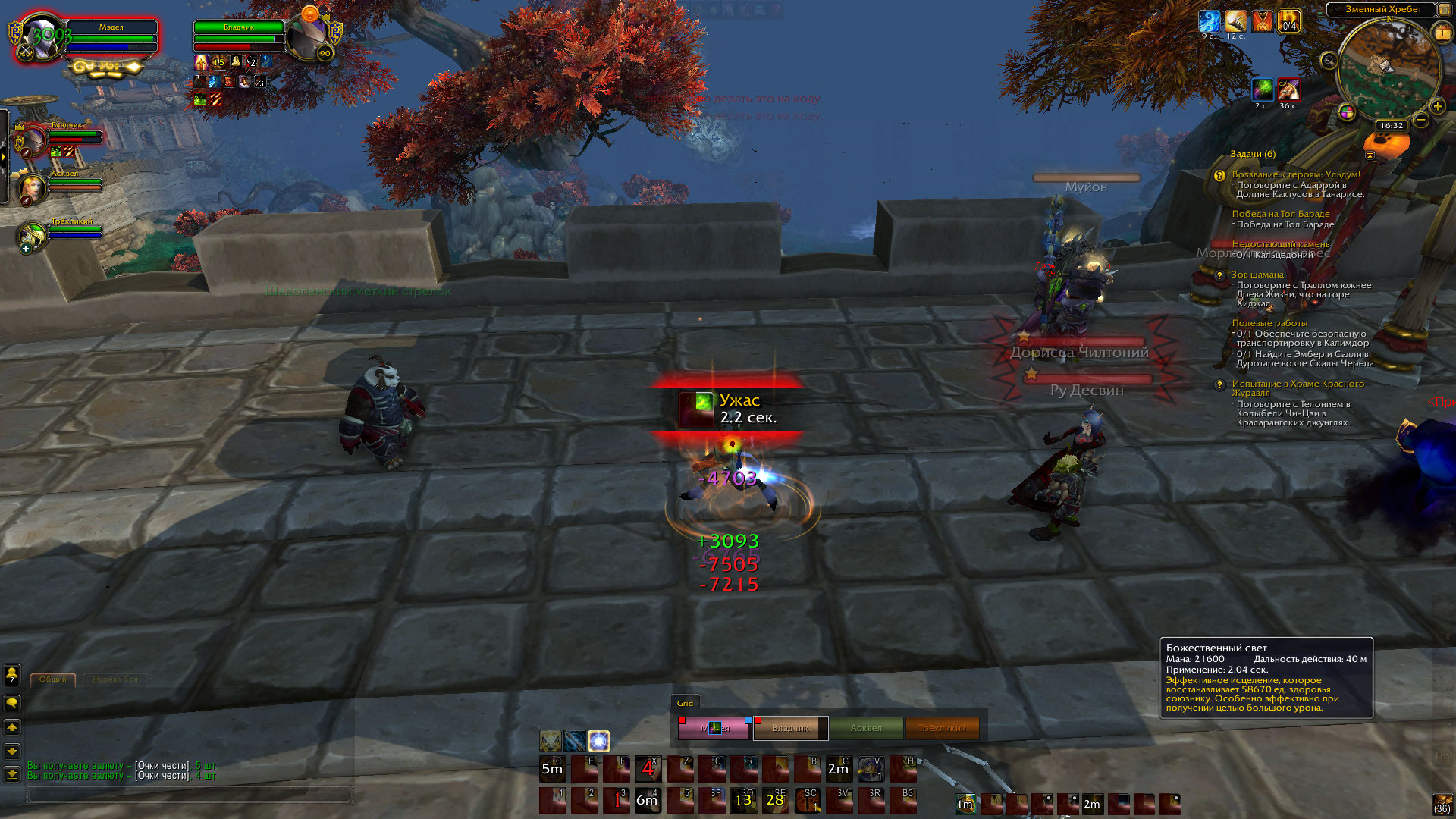Viewport: 1456px width, 819px height.
Task: Switch to the Журнал боя chat tab
Action: (x=115, y=679)
